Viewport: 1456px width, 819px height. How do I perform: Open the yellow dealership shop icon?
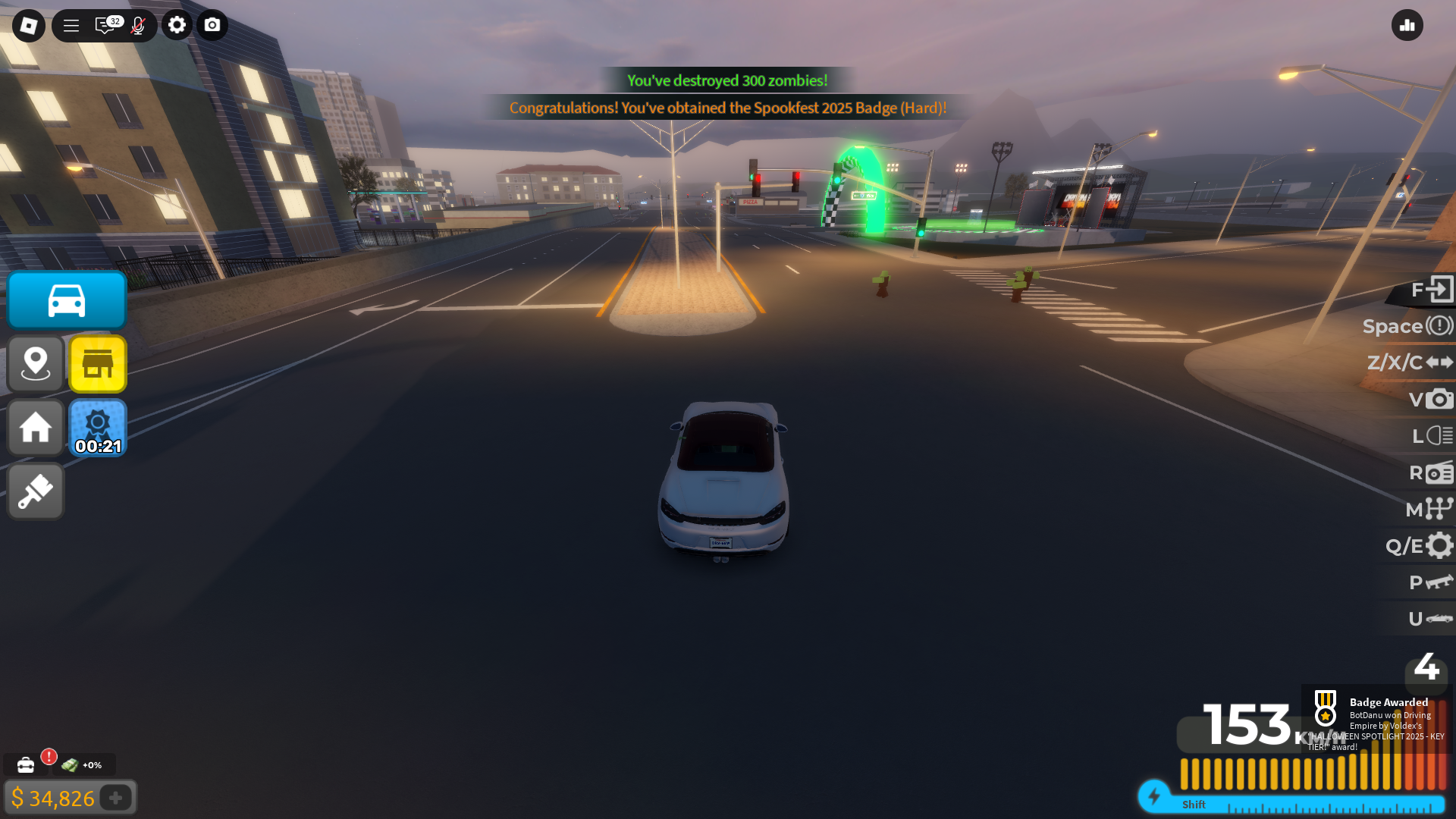pyautogui.click(x=97, y=364)
